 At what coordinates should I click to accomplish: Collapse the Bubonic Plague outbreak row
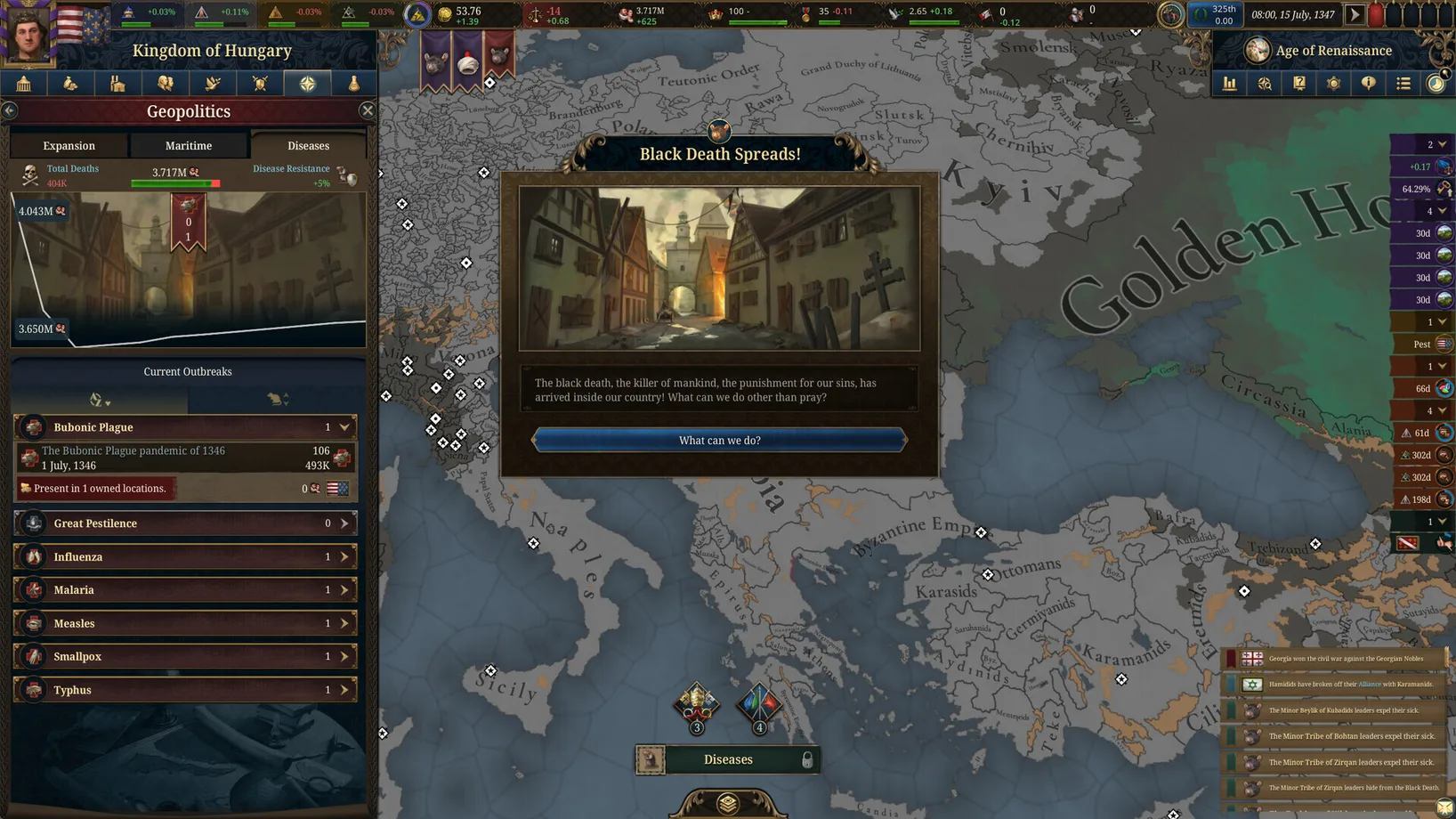tap(344, 427)
